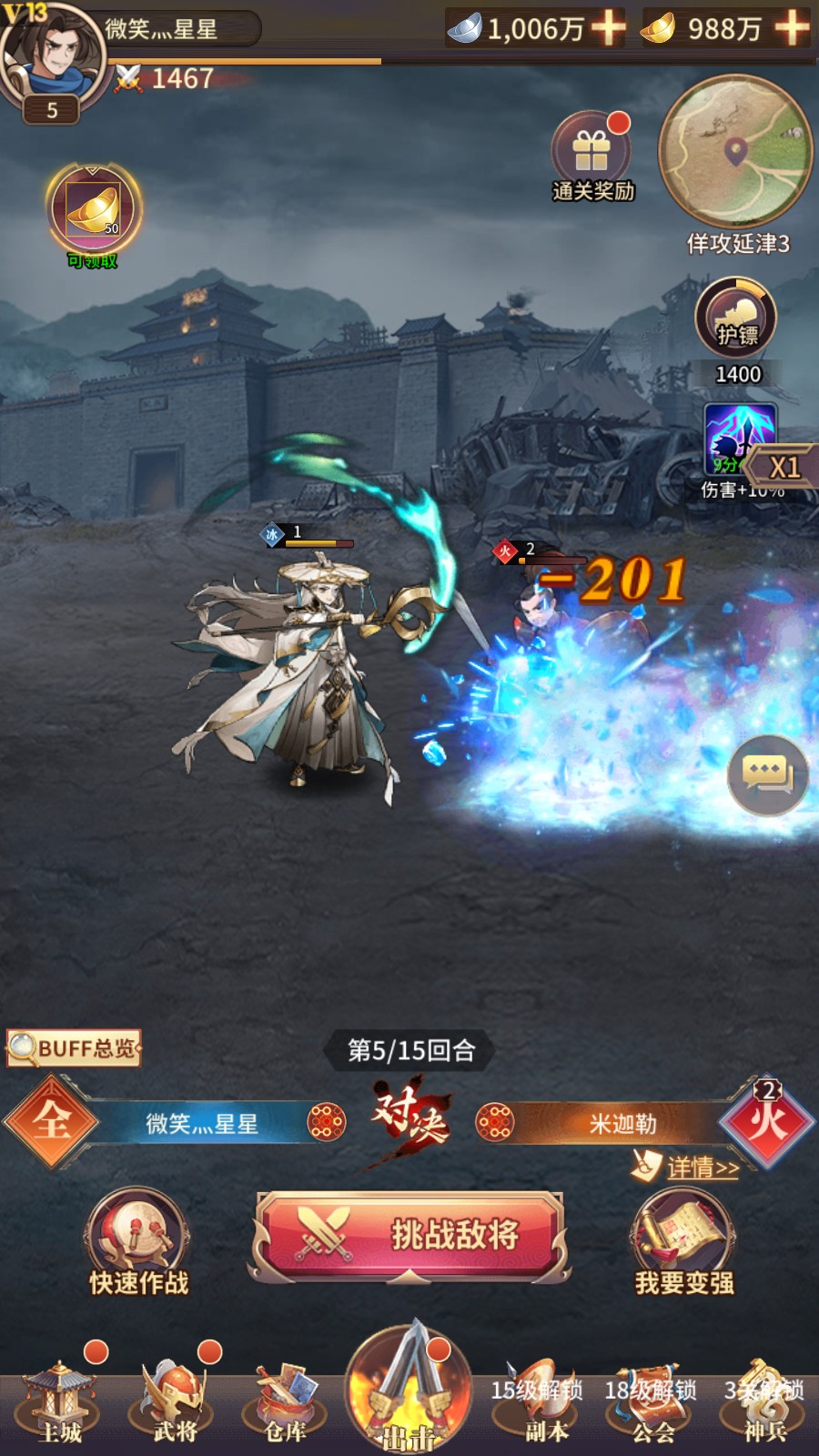819x1456 pixels.
Task: Select the 出击 sortie tab
Action: point(409,1390)
